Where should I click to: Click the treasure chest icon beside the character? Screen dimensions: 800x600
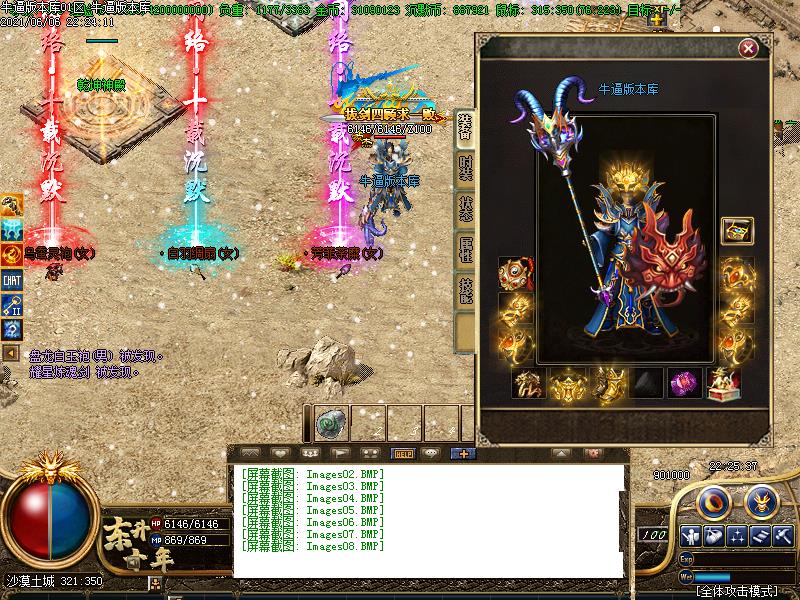coord(737,231)
